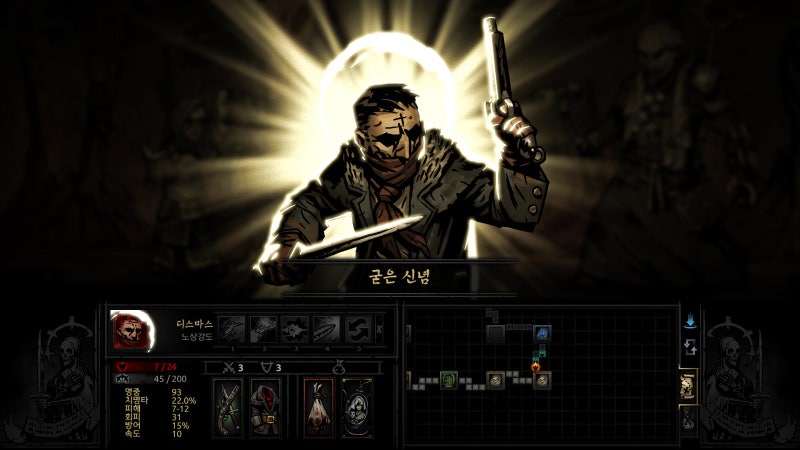Click the blue down-arrow button beside the map
Screen dimensions: 800x450
689,322
